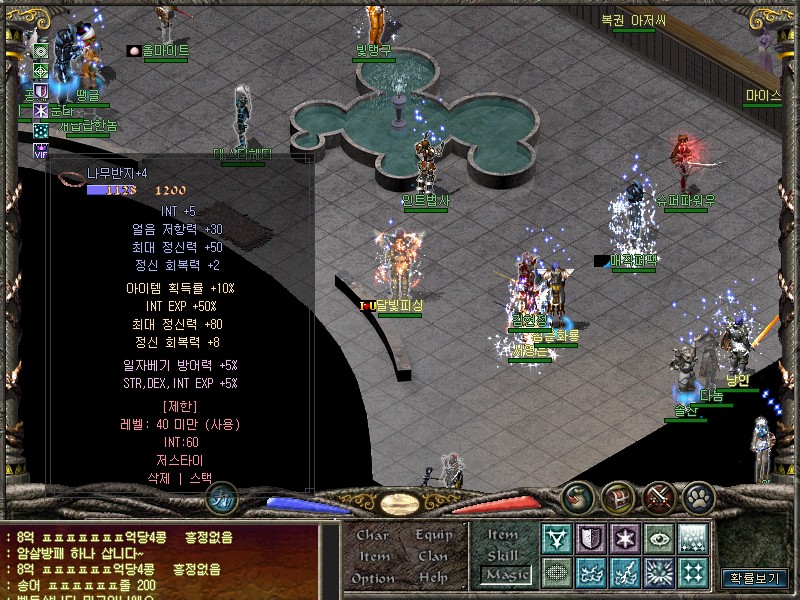The height and width of the screenshot is (600, 800).
Task: Select the inverted triangle rune spell
Action: tap(557, 539)
